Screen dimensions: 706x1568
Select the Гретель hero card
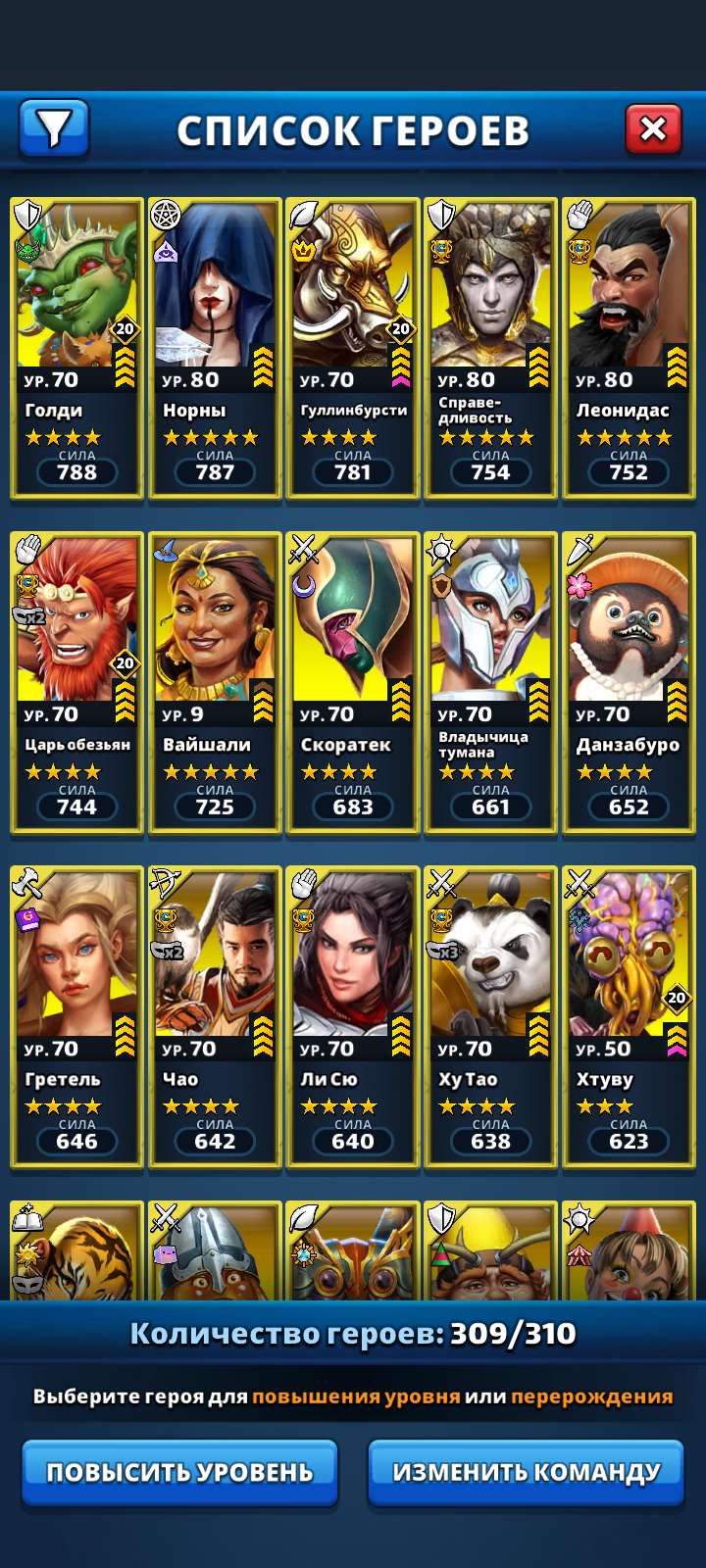pos(77,1016)
